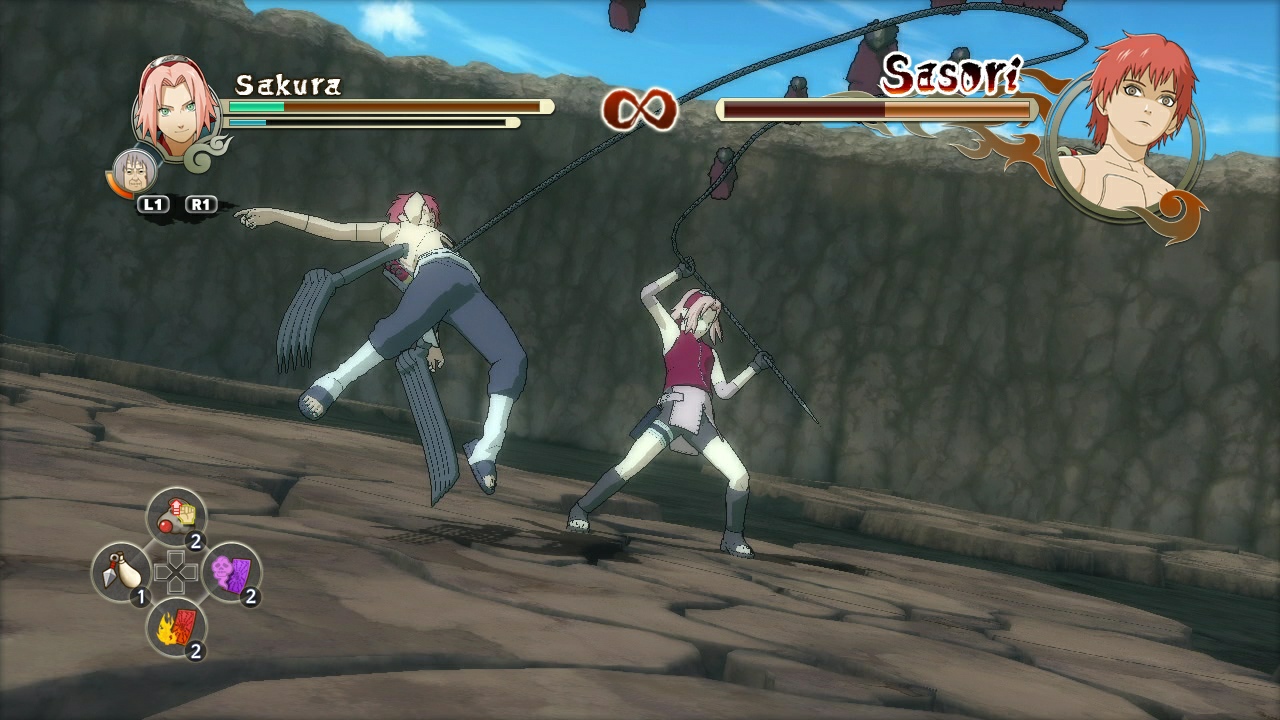Click the count badge 2 on the fire tag
Image resolution: width=1280 pixels, height=720 pixels.
[x=197, y=651]
